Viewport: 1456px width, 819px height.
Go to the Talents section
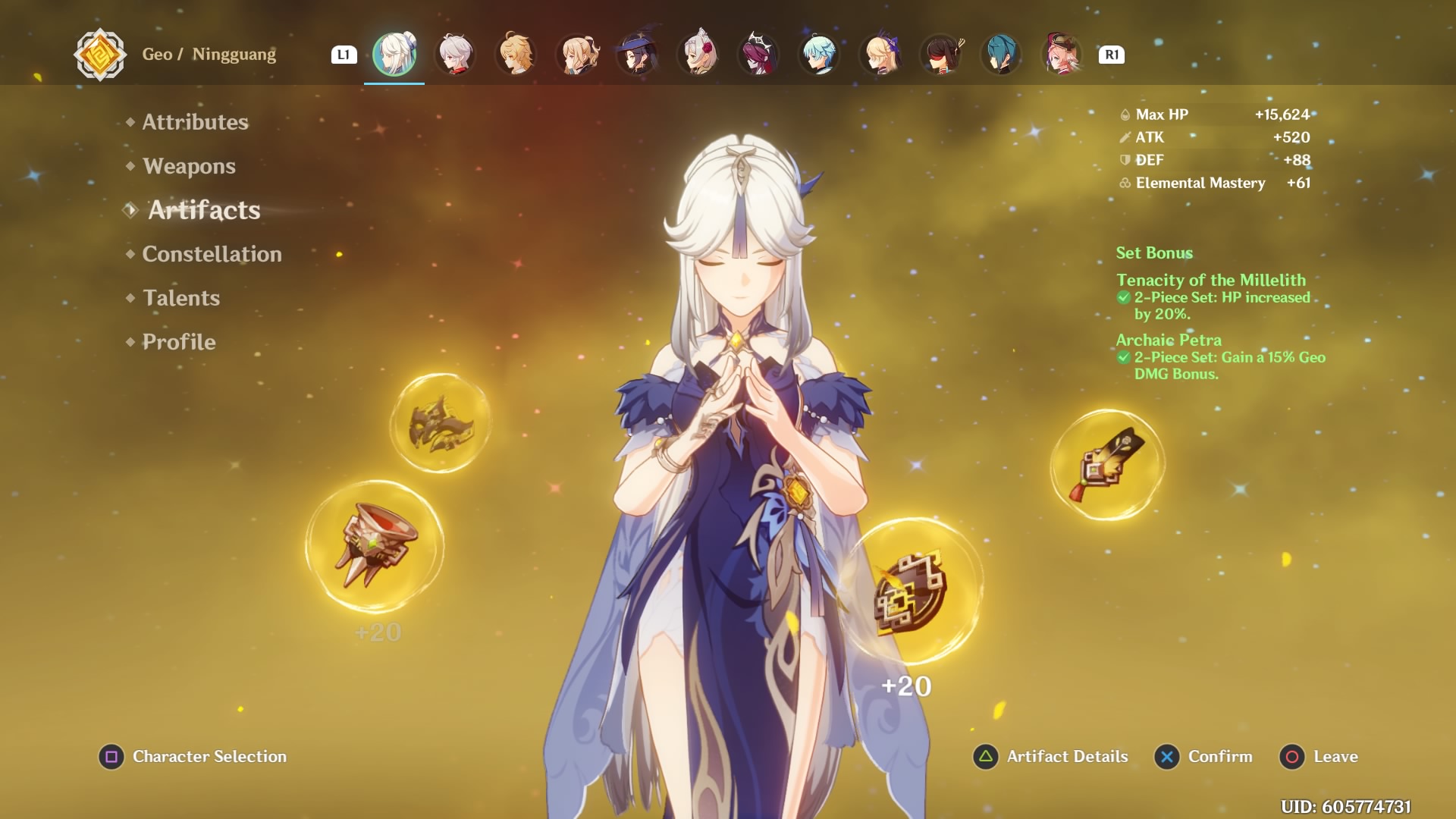pos(181,298)
